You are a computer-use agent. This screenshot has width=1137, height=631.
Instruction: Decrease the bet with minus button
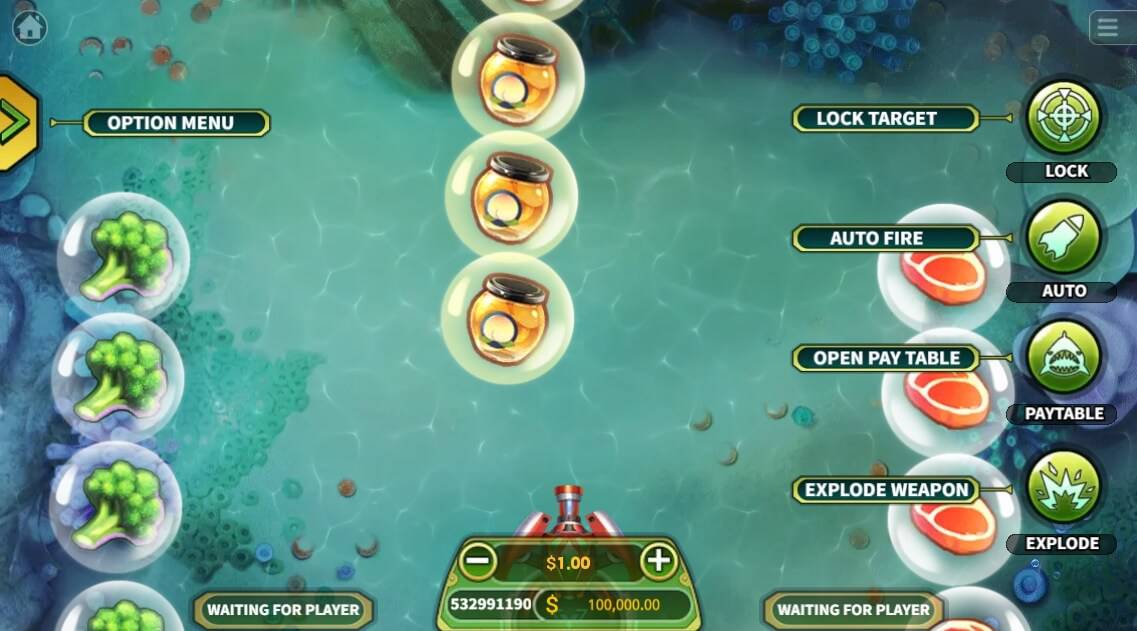(x=479, y=561)
